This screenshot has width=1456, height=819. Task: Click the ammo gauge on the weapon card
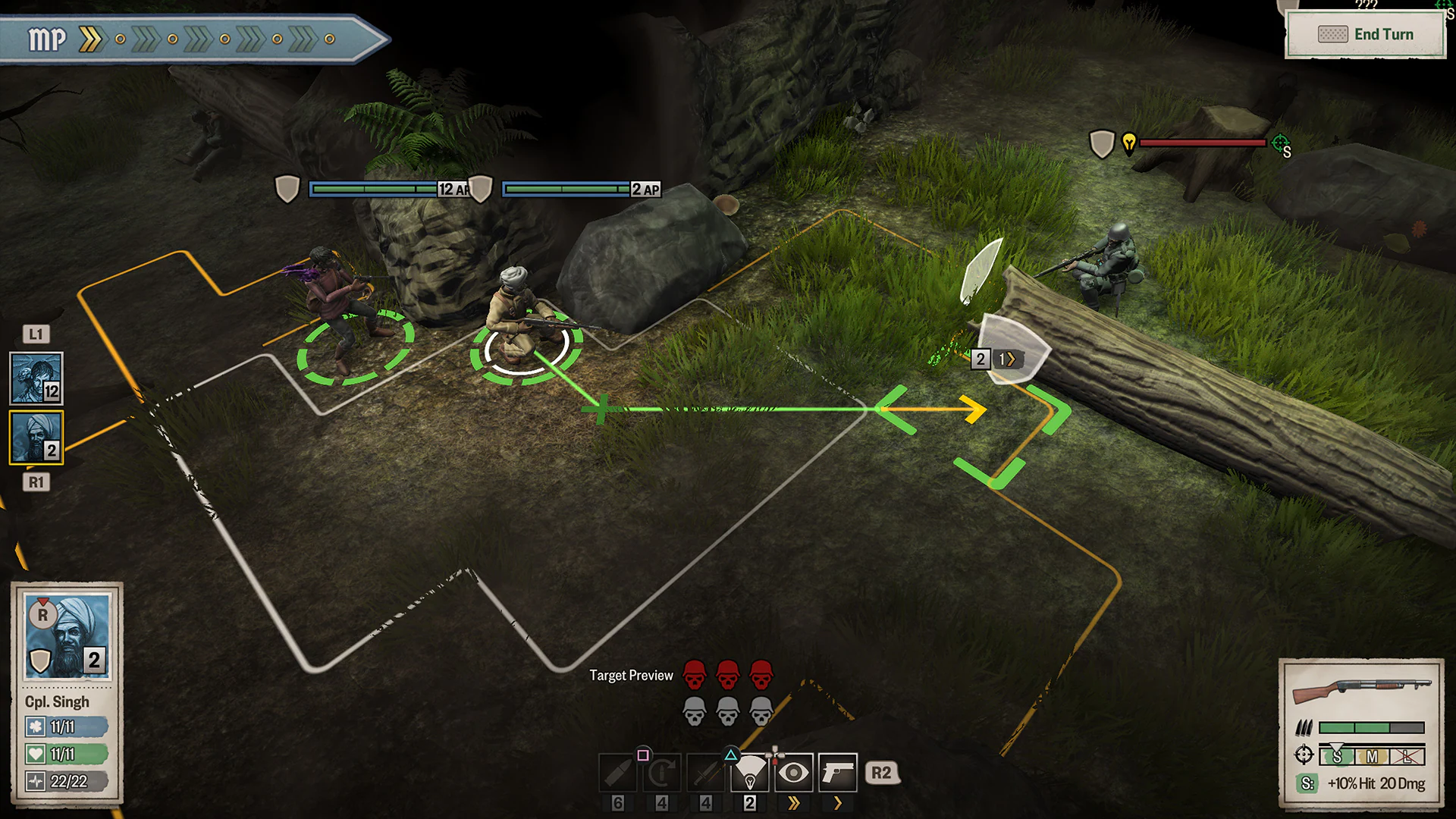[1371, 727]
